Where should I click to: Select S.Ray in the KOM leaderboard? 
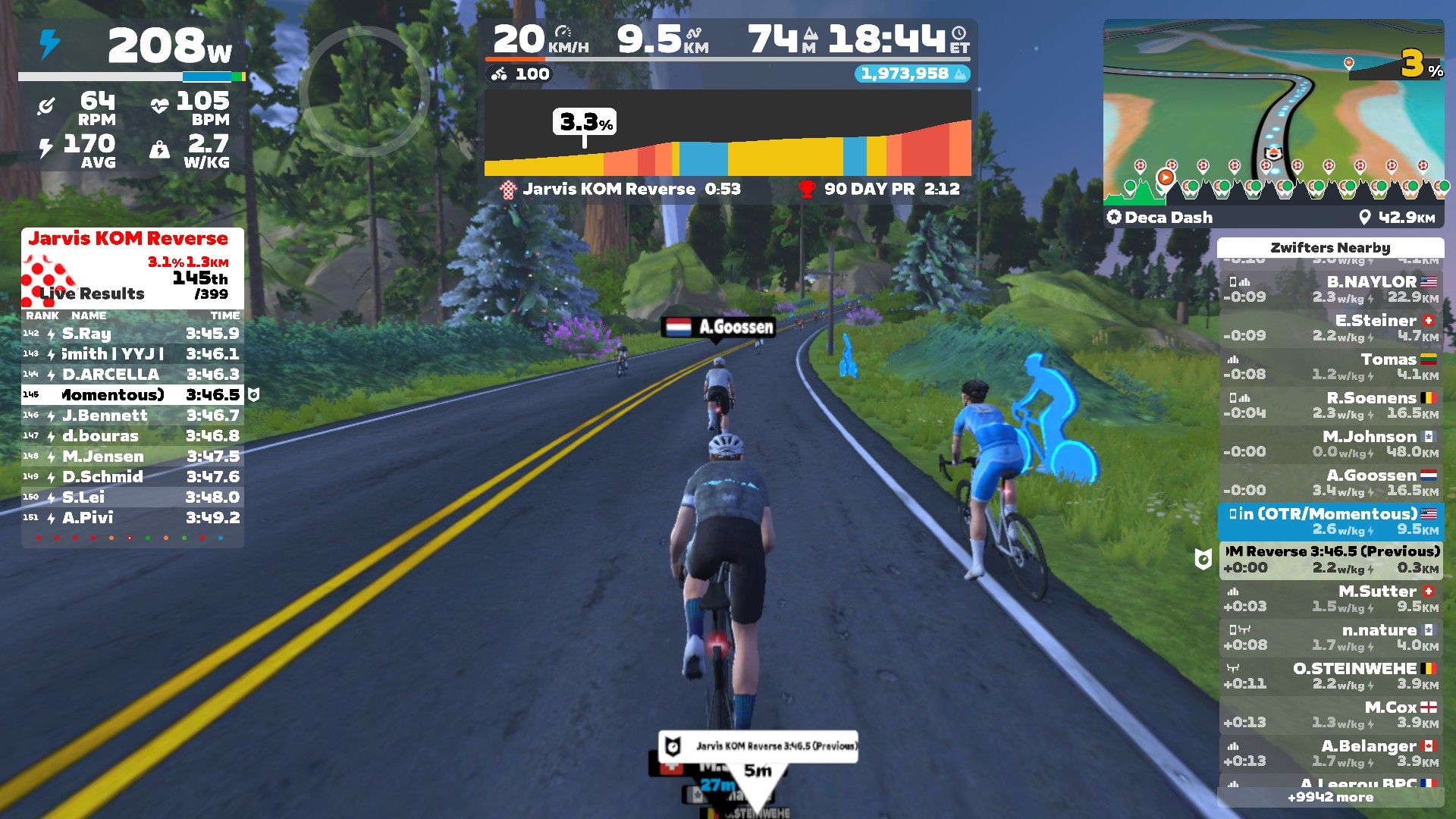132,334
